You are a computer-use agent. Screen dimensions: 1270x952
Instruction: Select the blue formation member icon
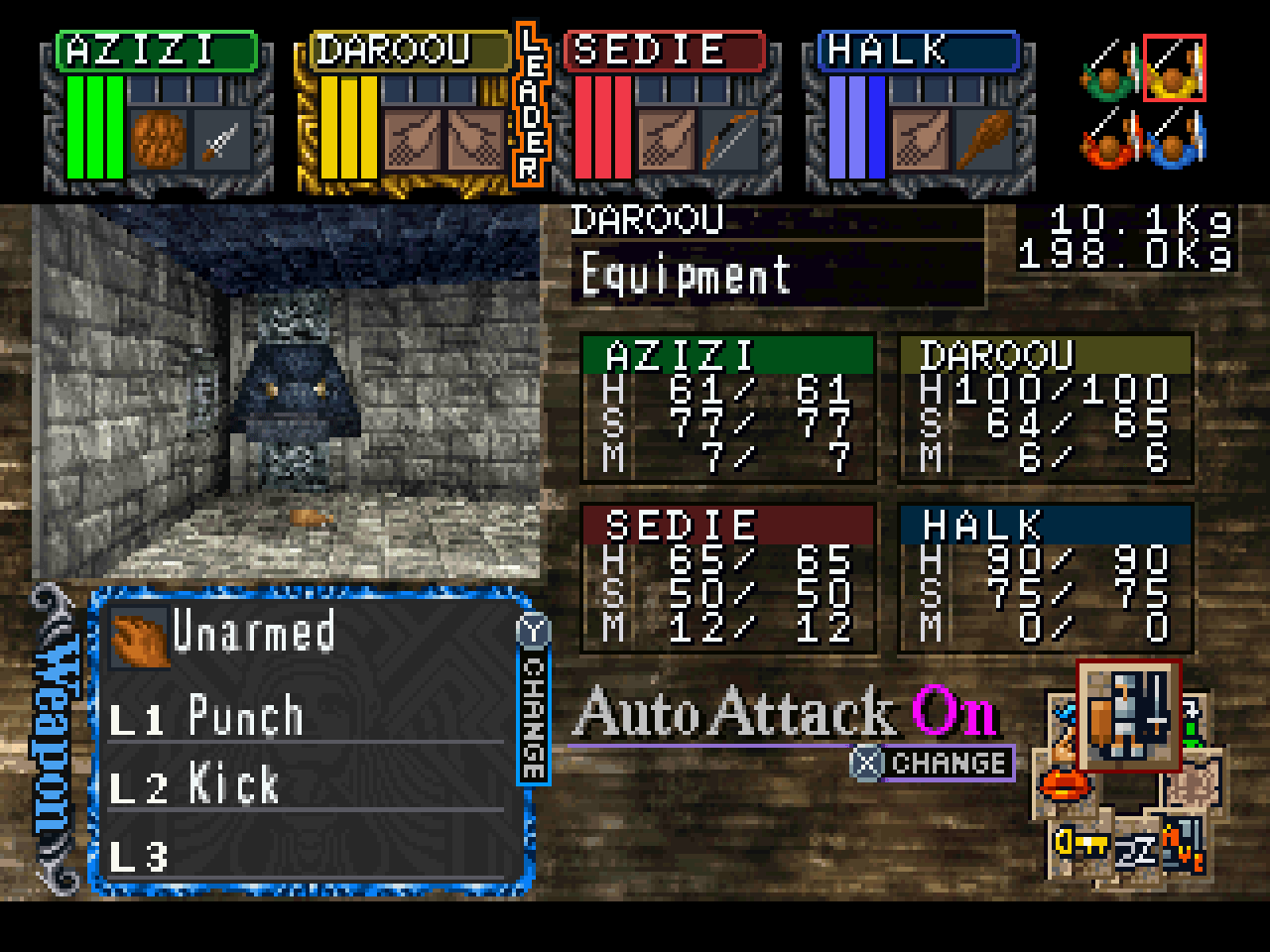[x=1175, y=139]
